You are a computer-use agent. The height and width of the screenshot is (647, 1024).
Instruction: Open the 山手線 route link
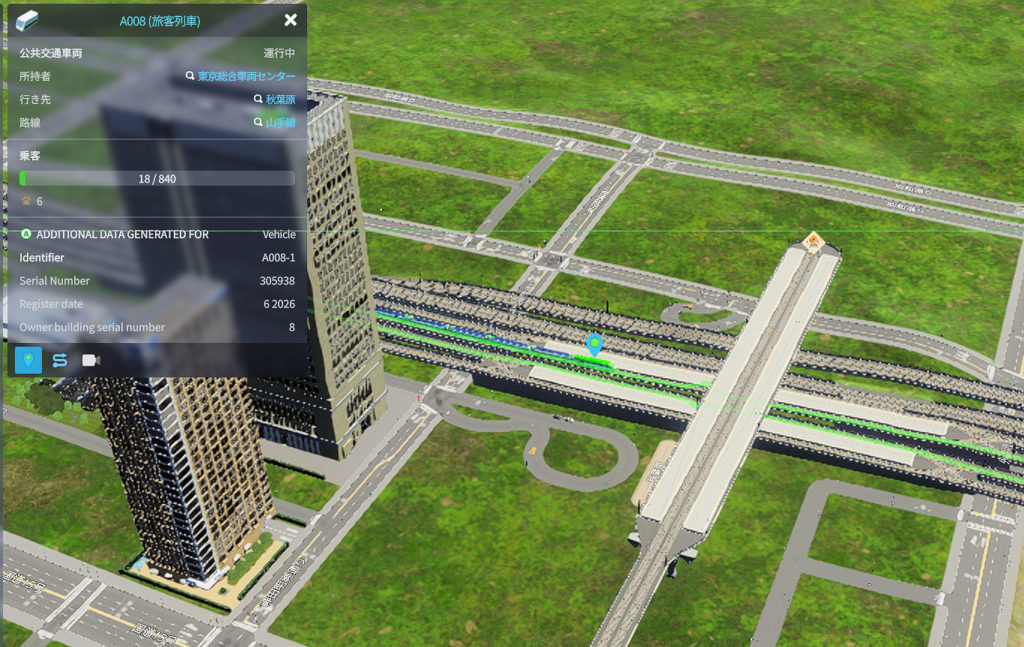tap(279, 123)
